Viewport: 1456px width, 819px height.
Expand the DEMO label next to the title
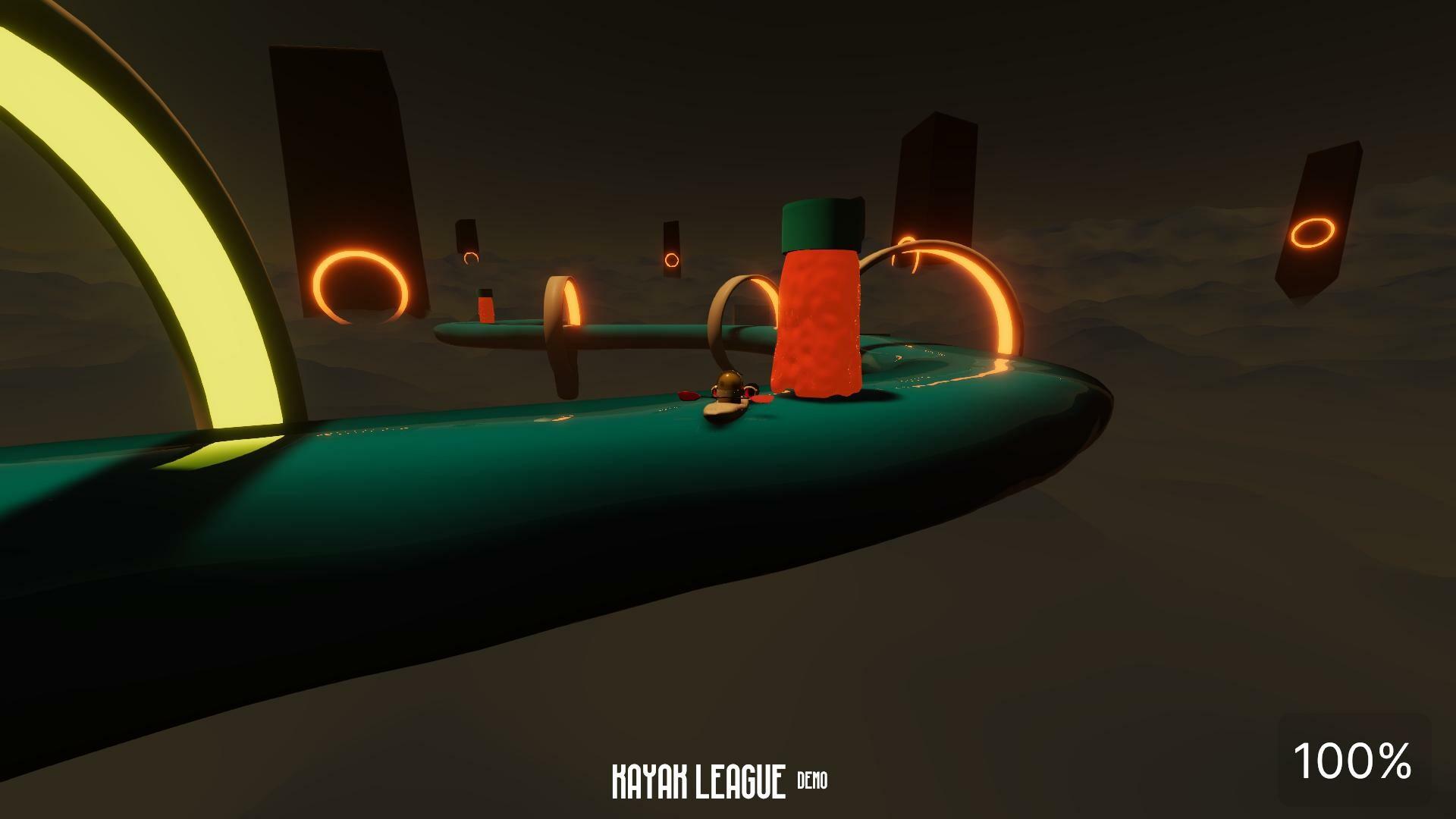coord(813,777)
